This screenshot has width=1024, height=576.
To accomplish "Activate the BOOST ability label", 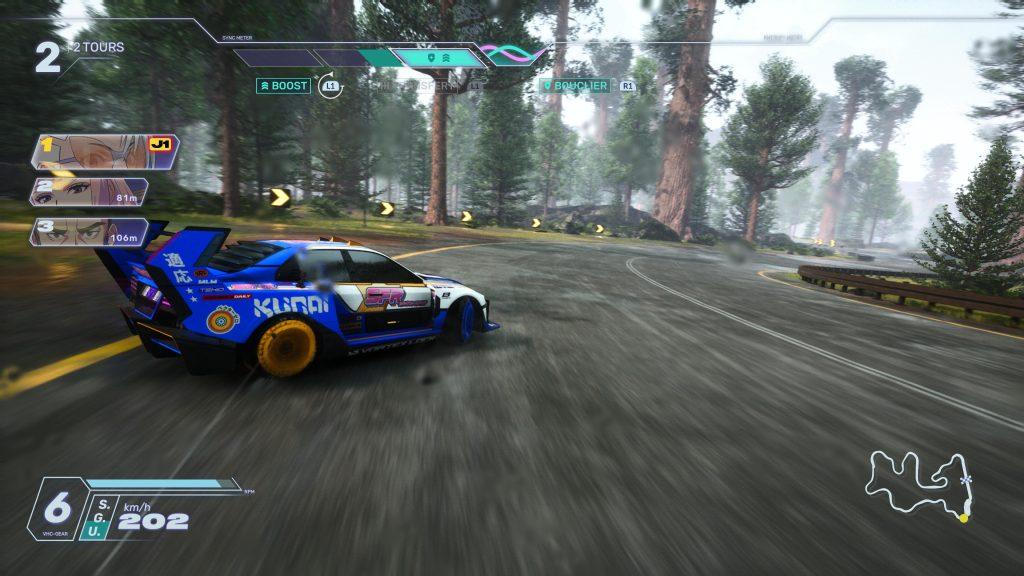I will pos(283,86).
